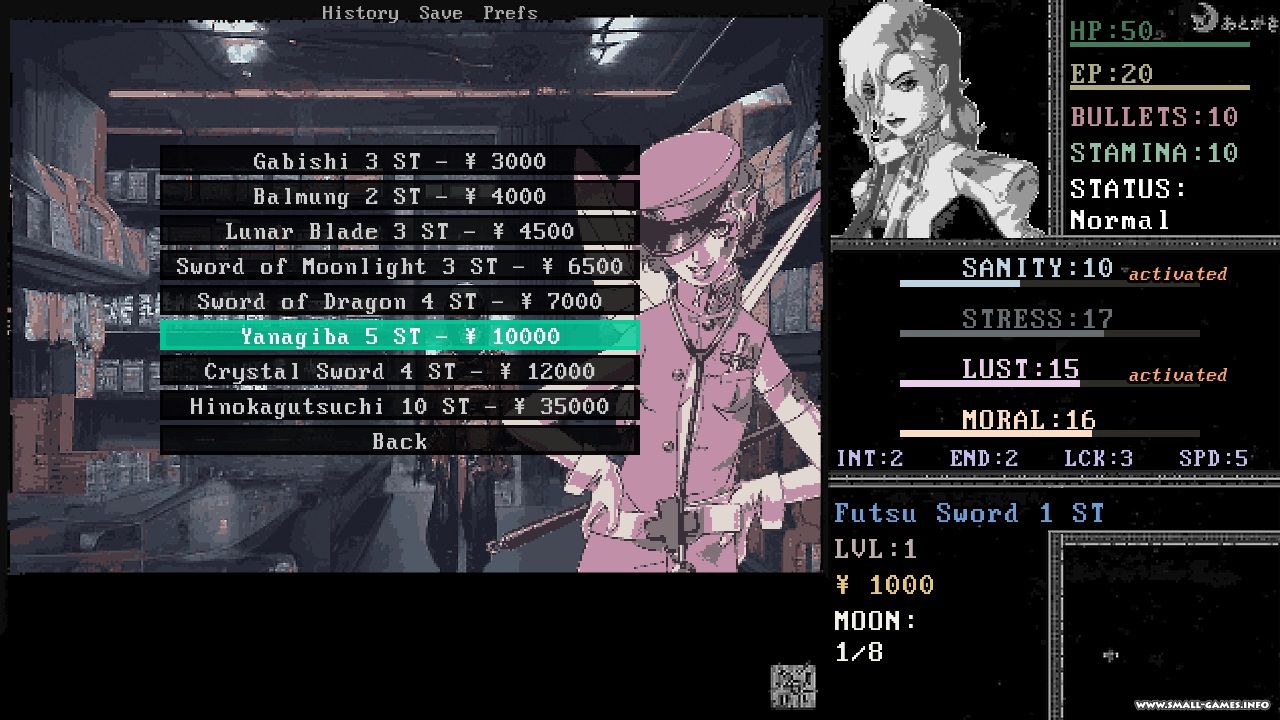1280x720 pixels.
Task: Pick Sword of Moonlight from the shop
Action: tap(399, 266)
